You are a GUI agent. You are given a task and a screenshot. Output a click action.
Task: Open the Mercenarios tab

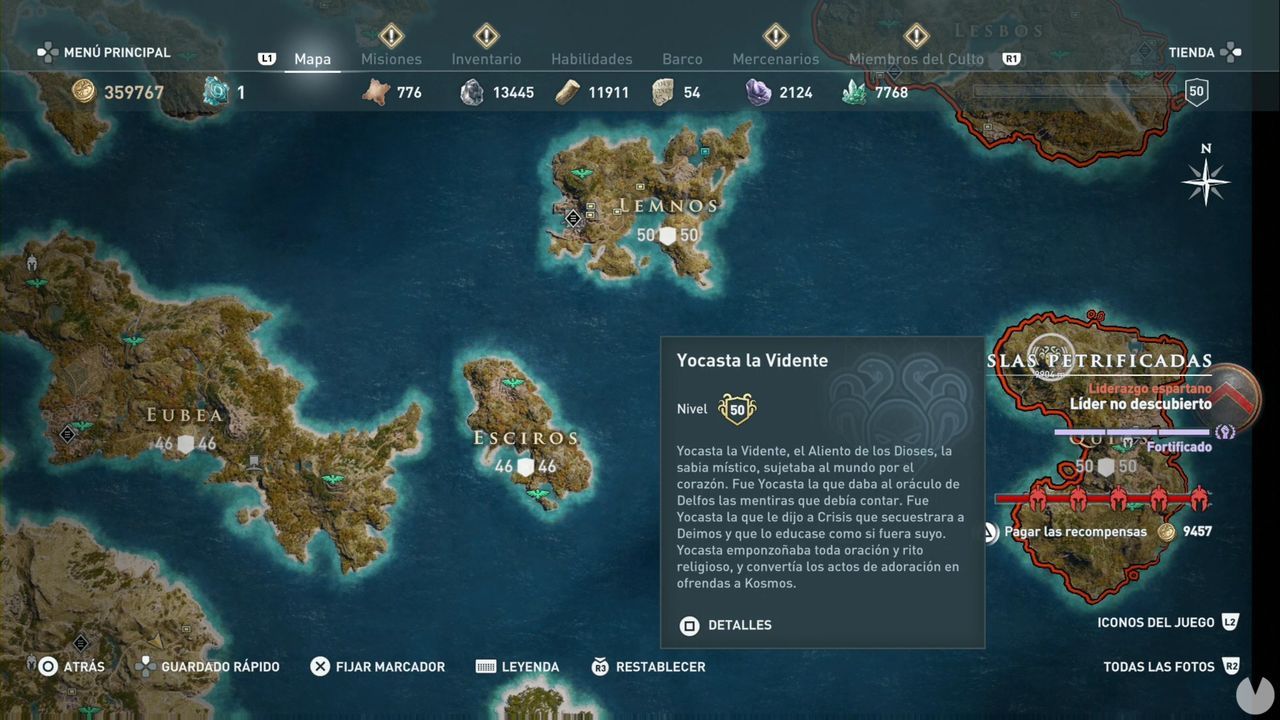tap(775, 59)
